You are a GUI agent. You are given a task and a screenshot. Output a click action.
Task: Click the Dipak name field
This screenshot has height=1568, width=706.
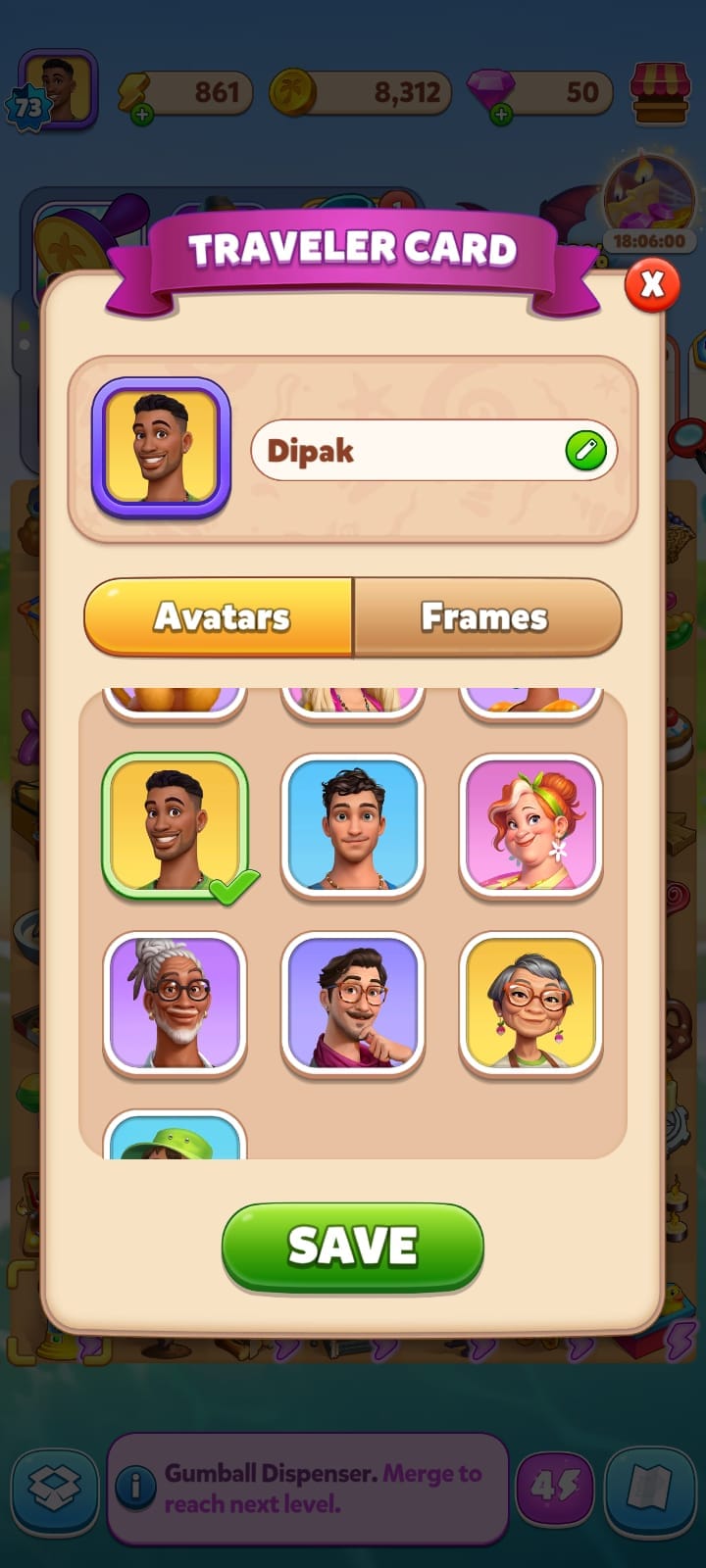402,451
